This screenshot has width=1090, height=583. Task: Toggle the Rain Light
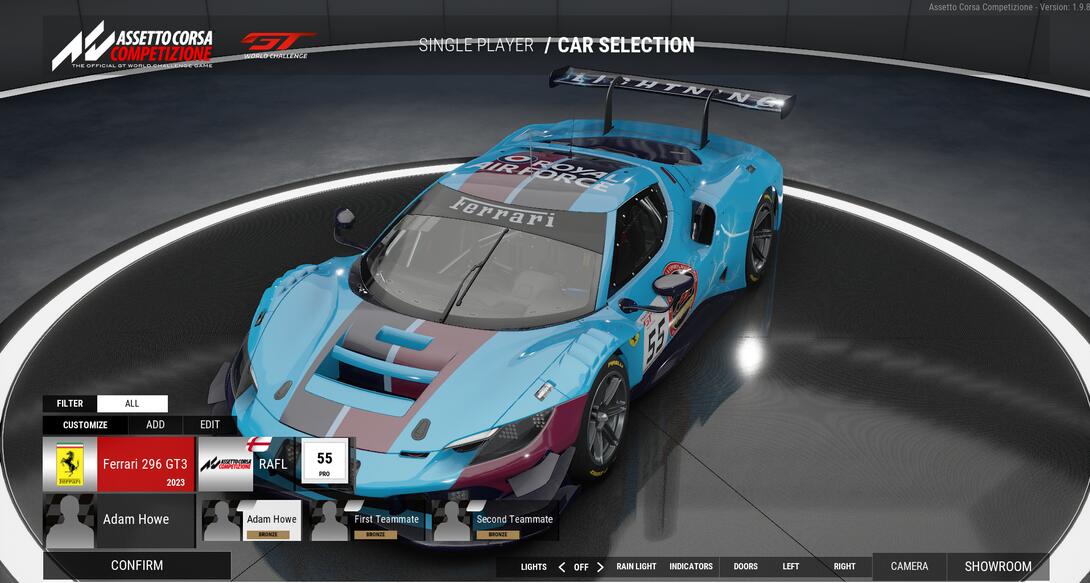[636, 567]
